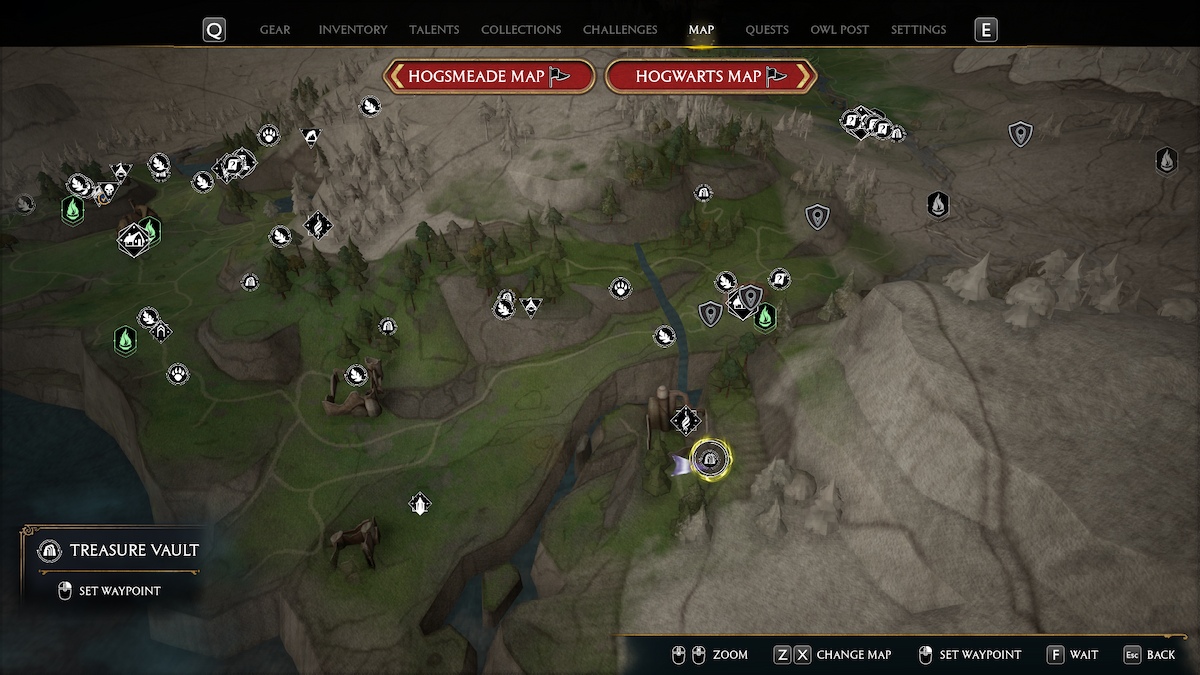Switch to the Owl Post tab
The height and width of the screenshot is (675, 1200).
(x=839, y=30)
